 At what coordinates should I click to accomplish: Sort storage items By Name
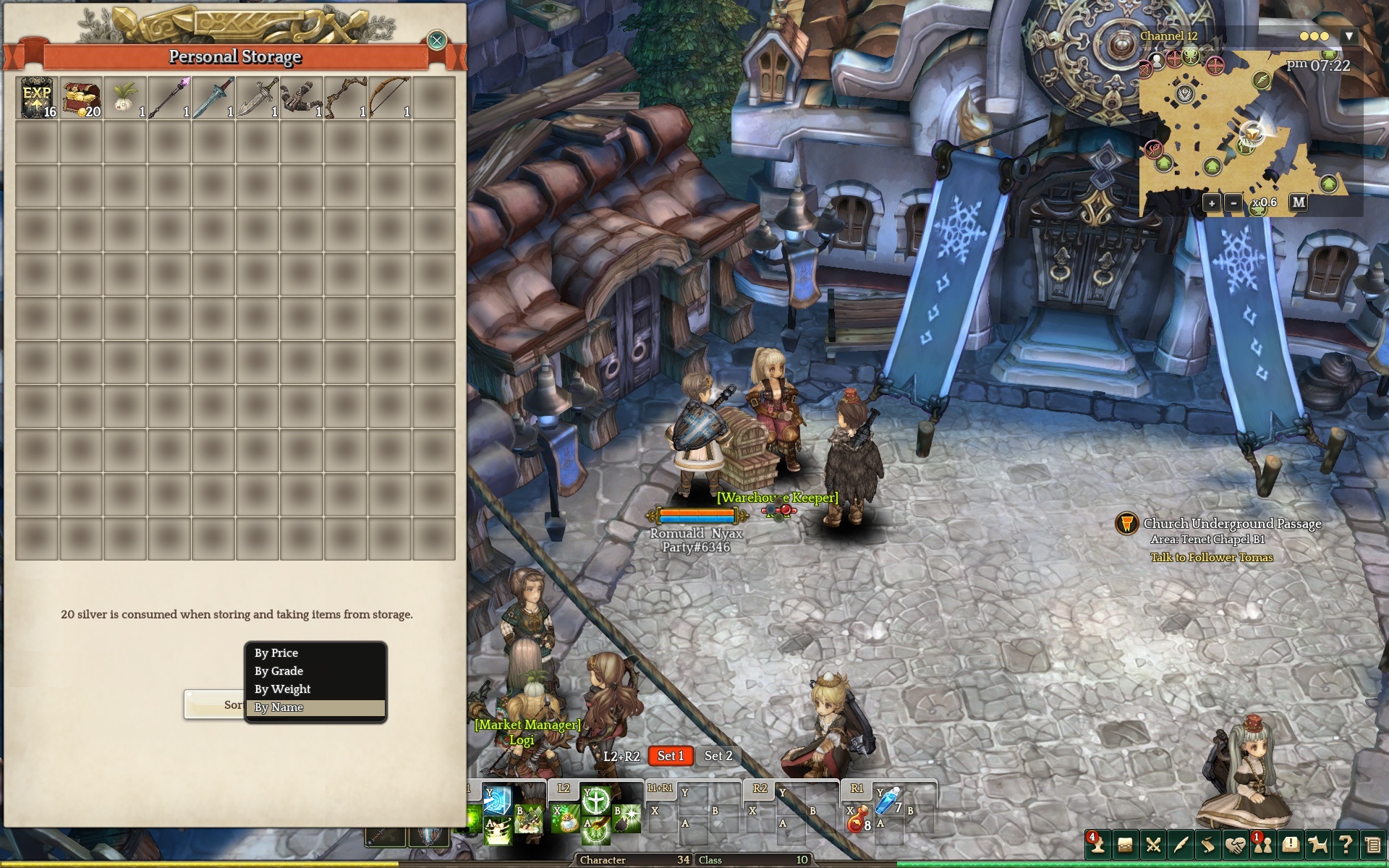[x=315, y=707]
